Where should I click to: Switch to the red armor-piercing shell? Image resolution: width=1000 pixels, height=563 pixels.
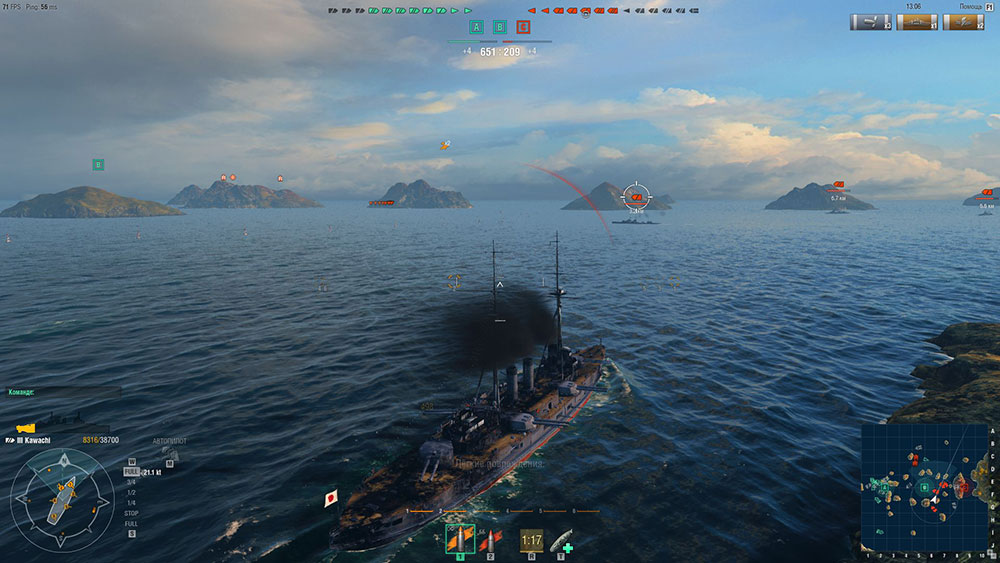490,541
